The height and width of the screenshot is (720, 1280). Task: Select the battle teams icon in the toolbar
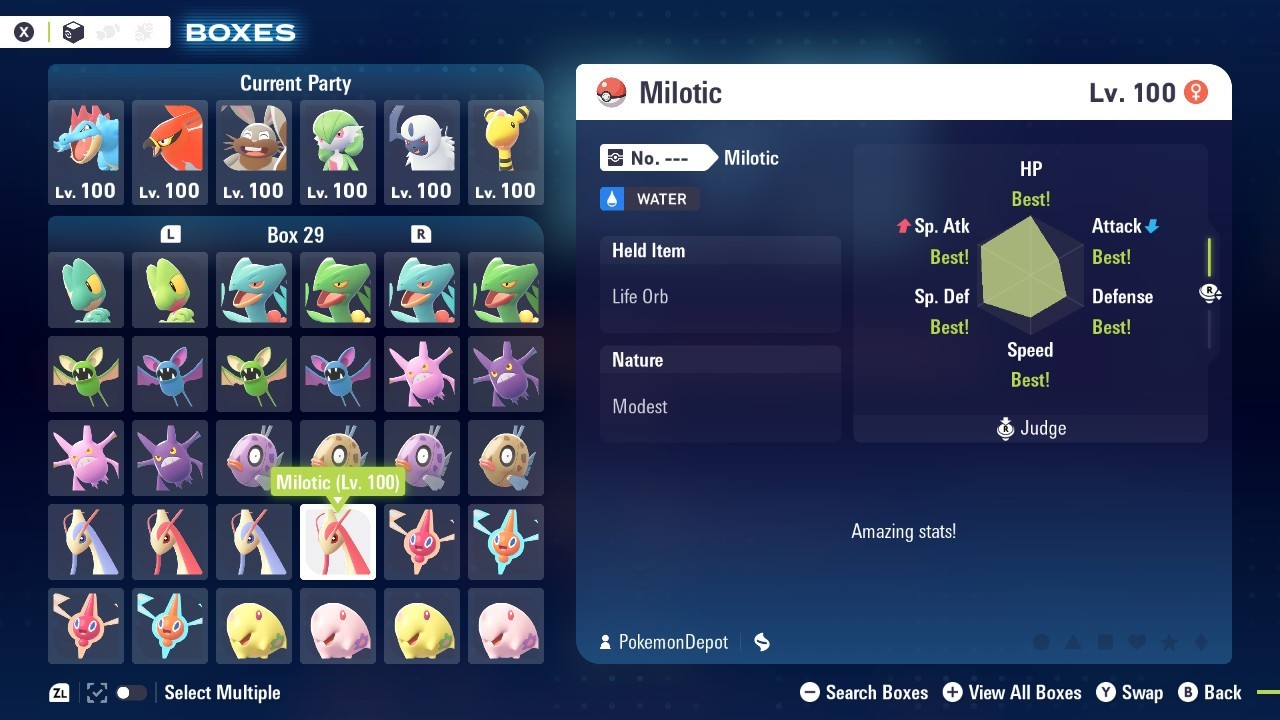(x=143, y=31)
